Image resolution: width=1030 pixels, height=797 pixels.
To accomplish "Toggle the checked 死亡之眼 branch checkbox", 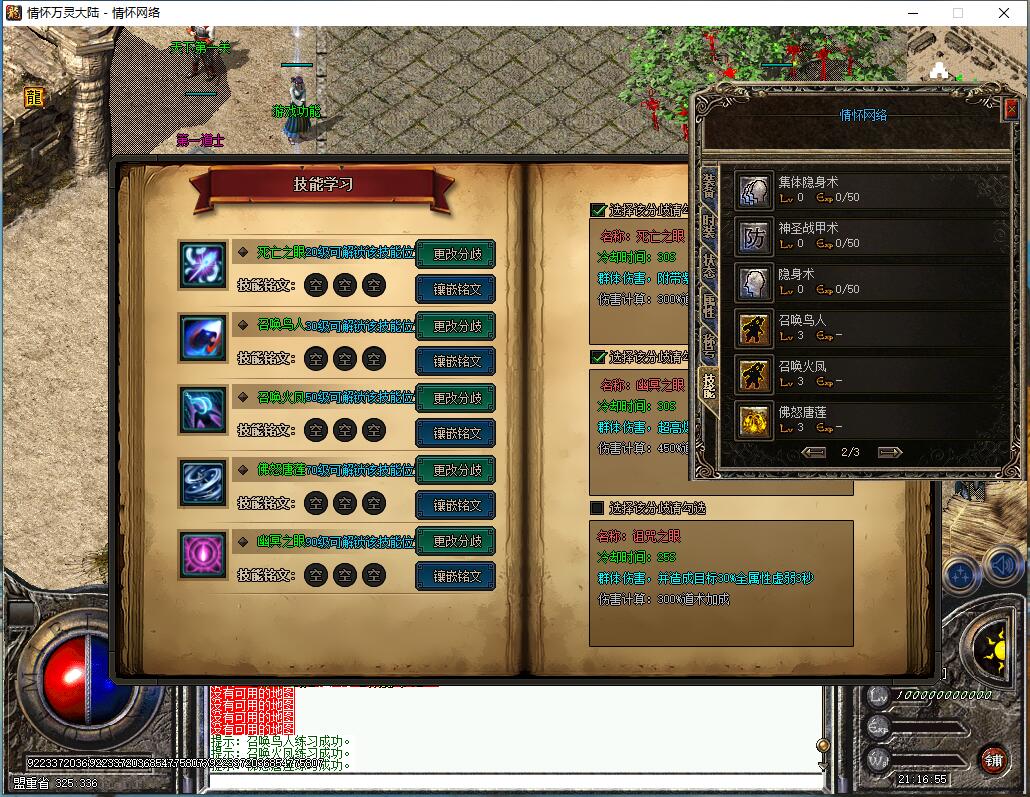I will (x=598, y=210).
